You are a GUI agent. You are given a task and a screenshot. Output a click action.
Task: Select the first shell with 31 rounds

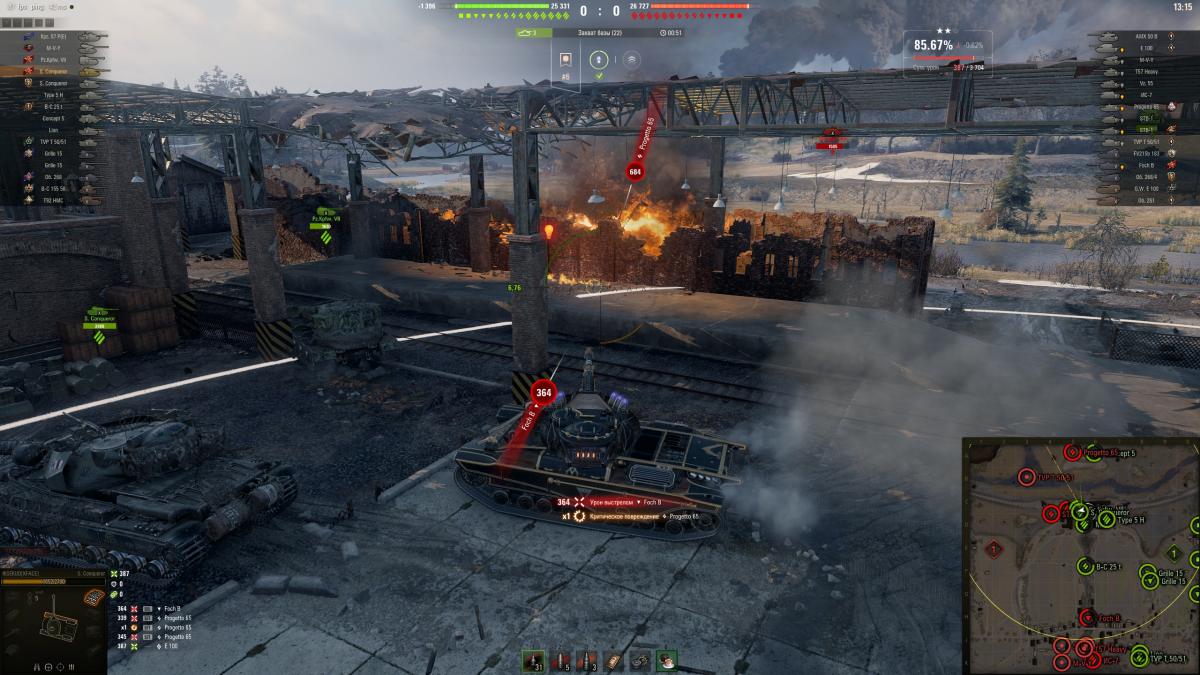click(x=532, y=661)
